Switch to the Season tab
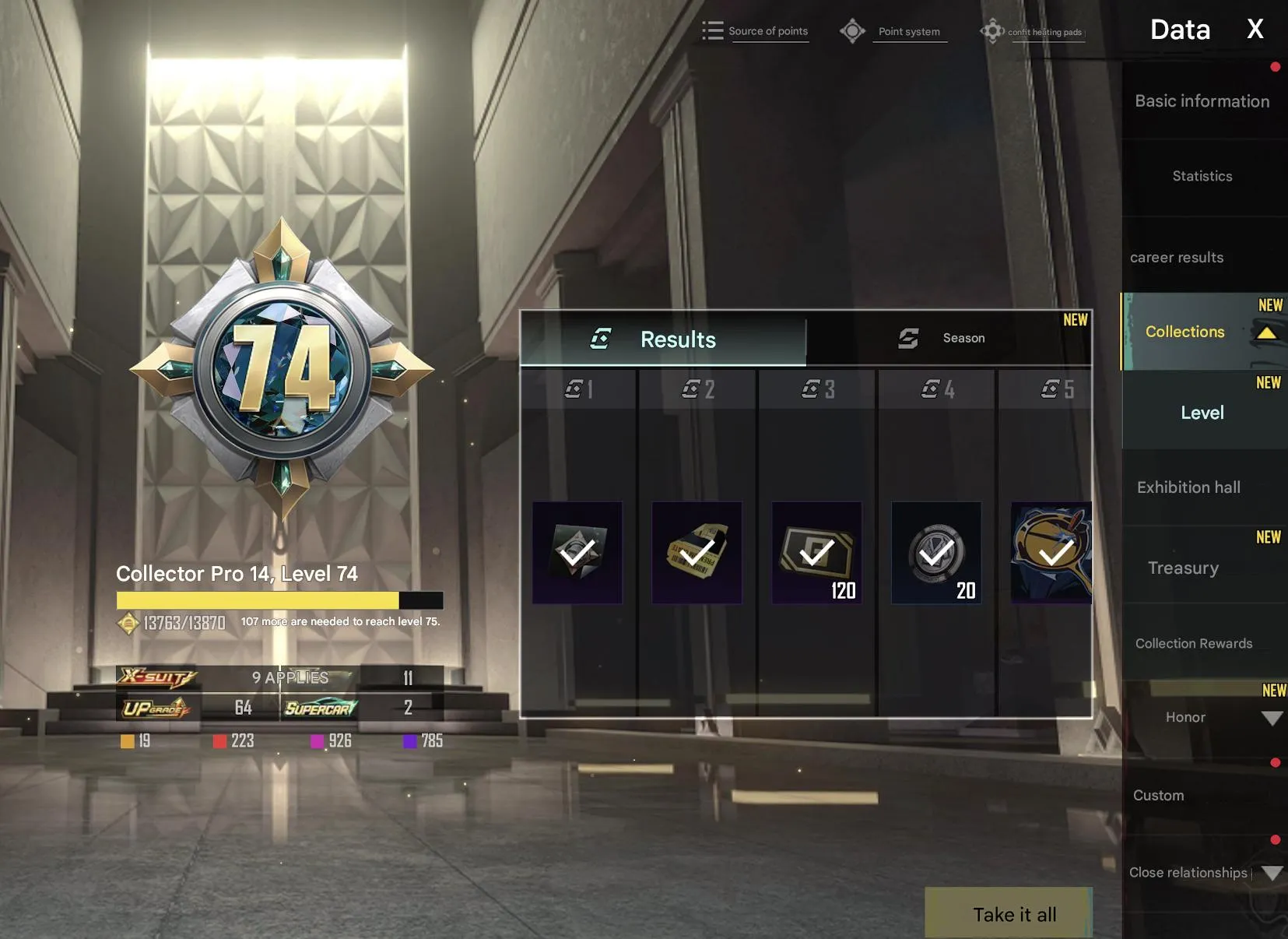 963,338
